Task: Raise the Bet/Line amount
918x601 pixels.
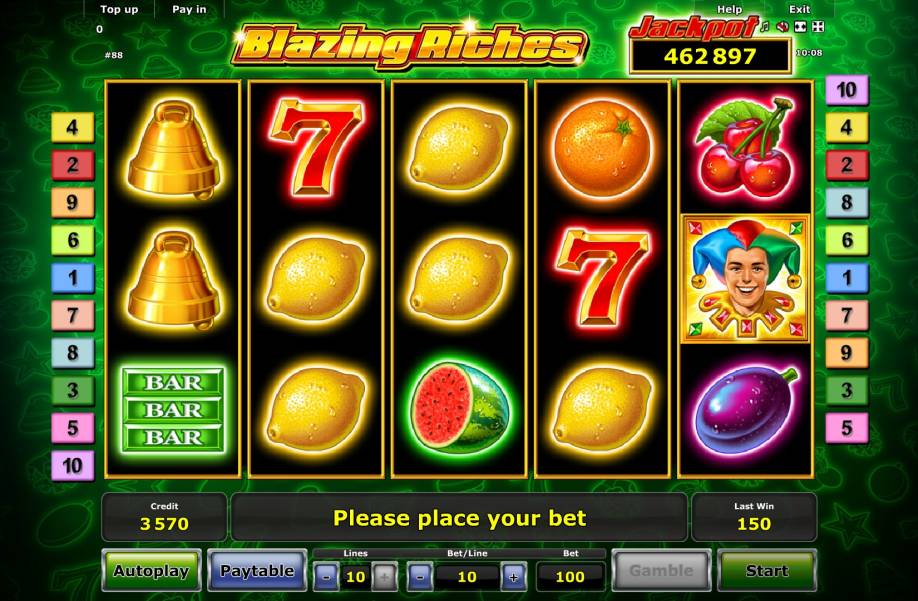Action: coord(513,576)
